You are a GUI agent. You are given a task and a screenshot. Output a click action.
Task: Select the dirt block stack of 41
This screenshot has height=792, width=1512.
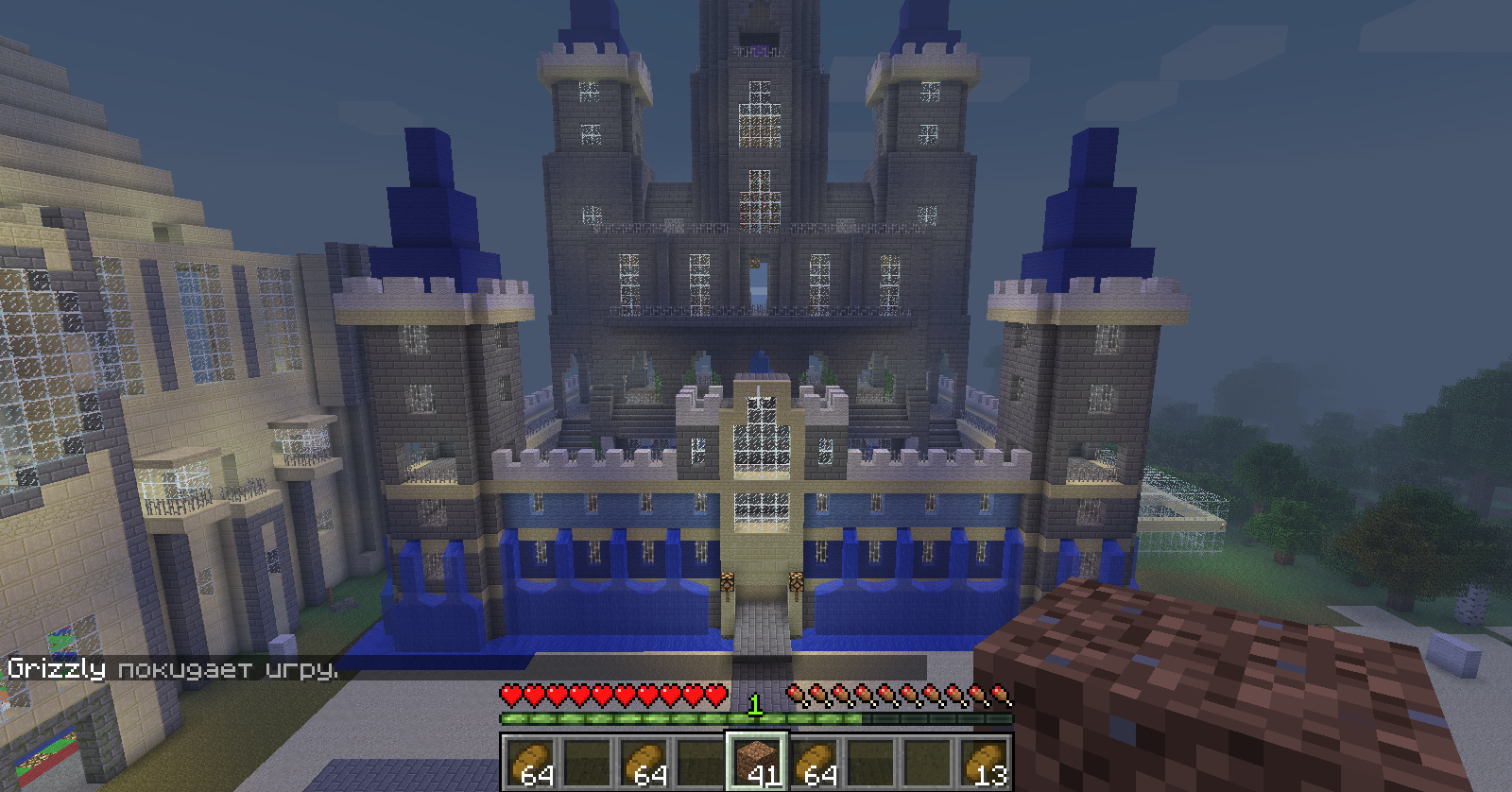[755, 763]
